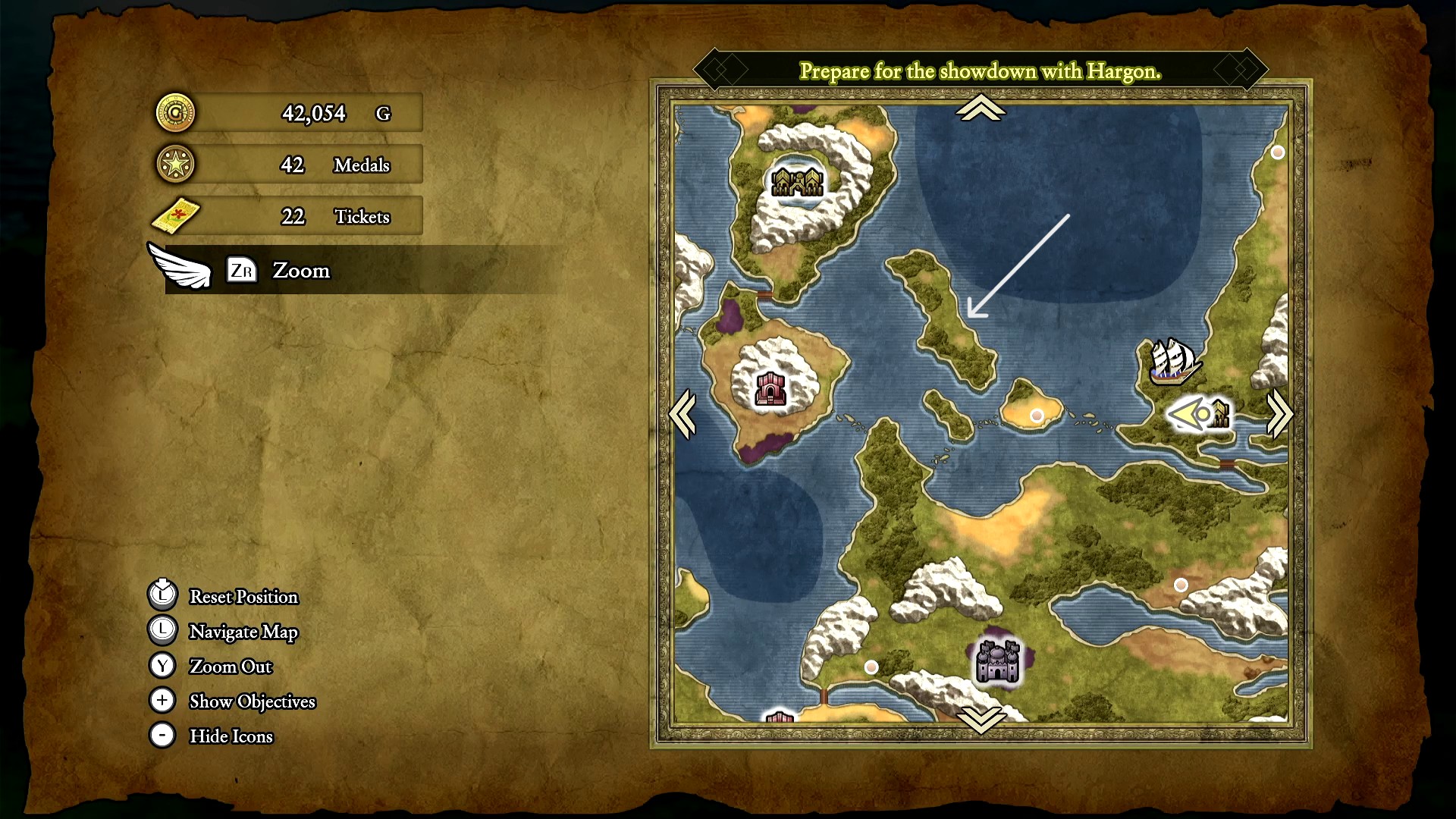Toggle Show Objectives
1456x819 pixels.
[x=252, y=701]
